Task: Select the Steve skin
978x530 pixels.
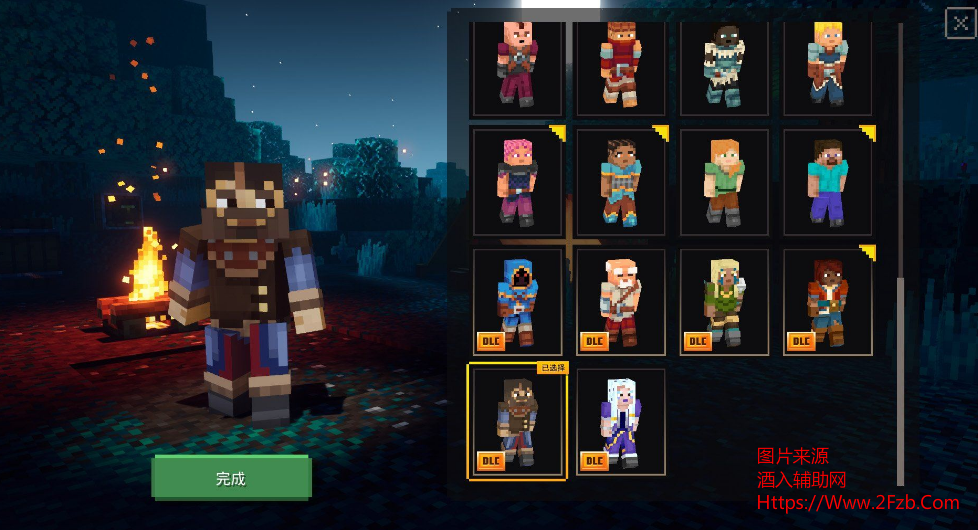Action: pos(827,182)
